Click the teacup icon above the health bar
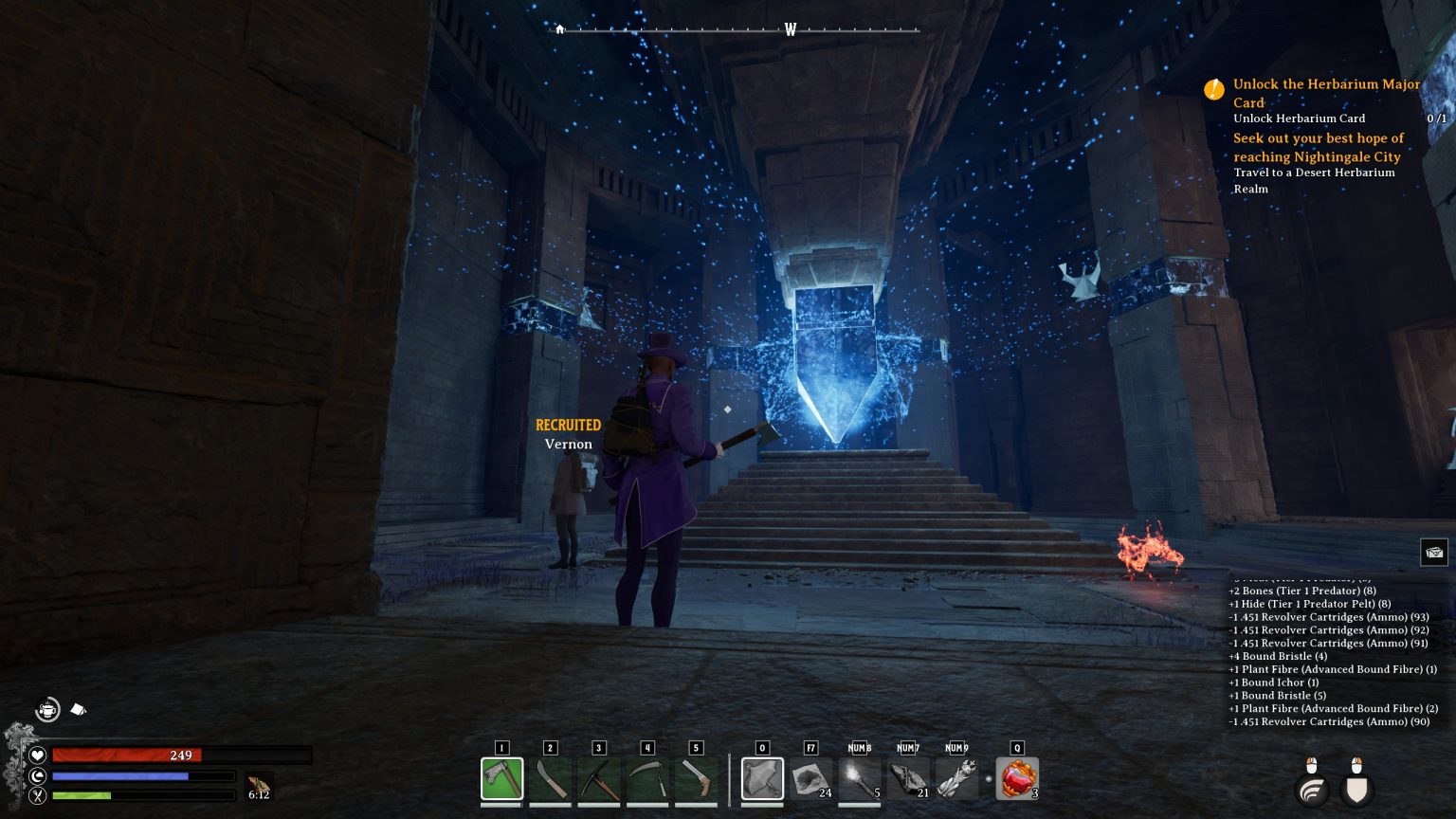The height and width of the screenshot is (819, 1456). pyautogui.click(x=47, y=709)
